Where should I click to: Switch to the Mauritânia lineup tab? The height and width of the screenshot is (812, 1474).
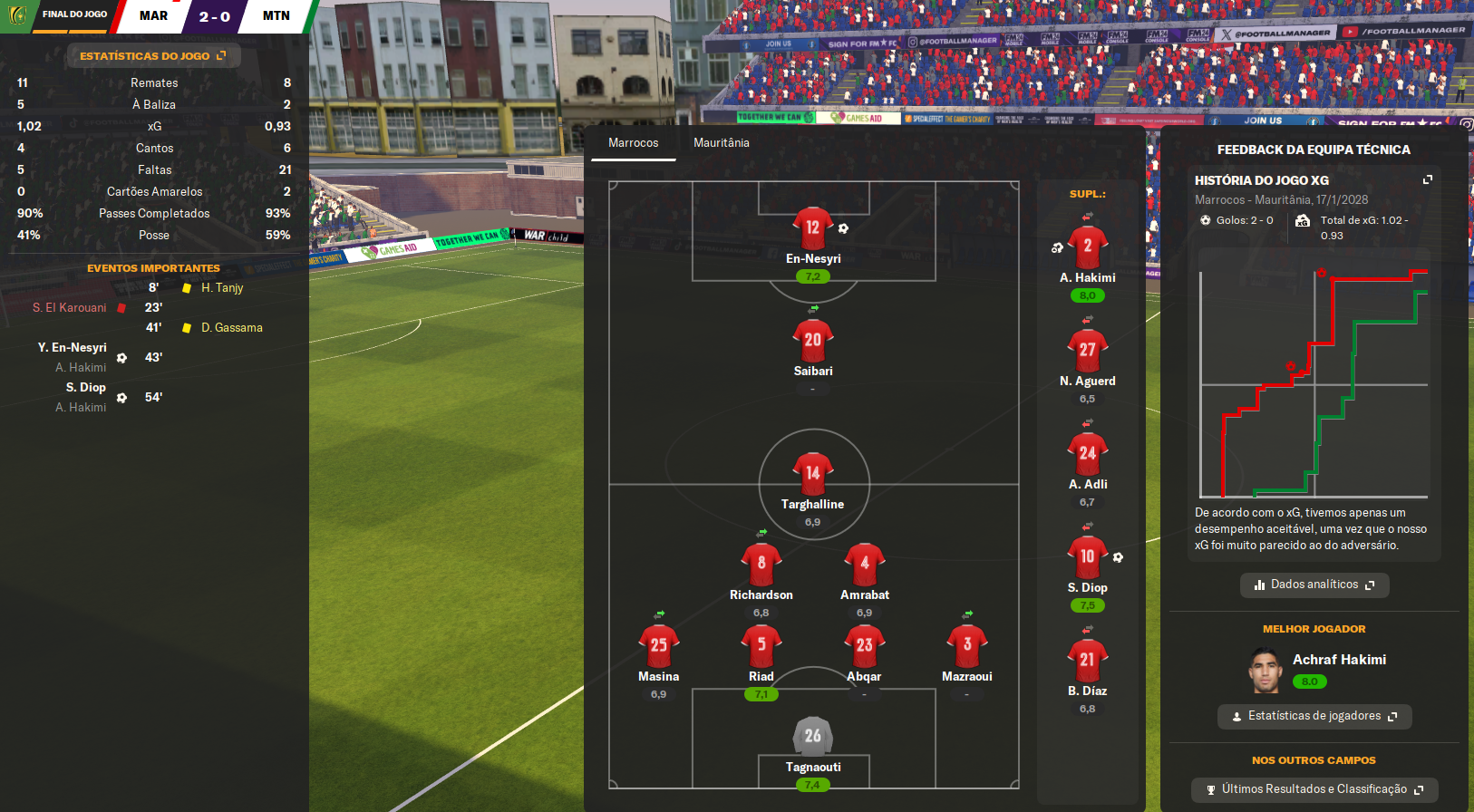(721, 143)
